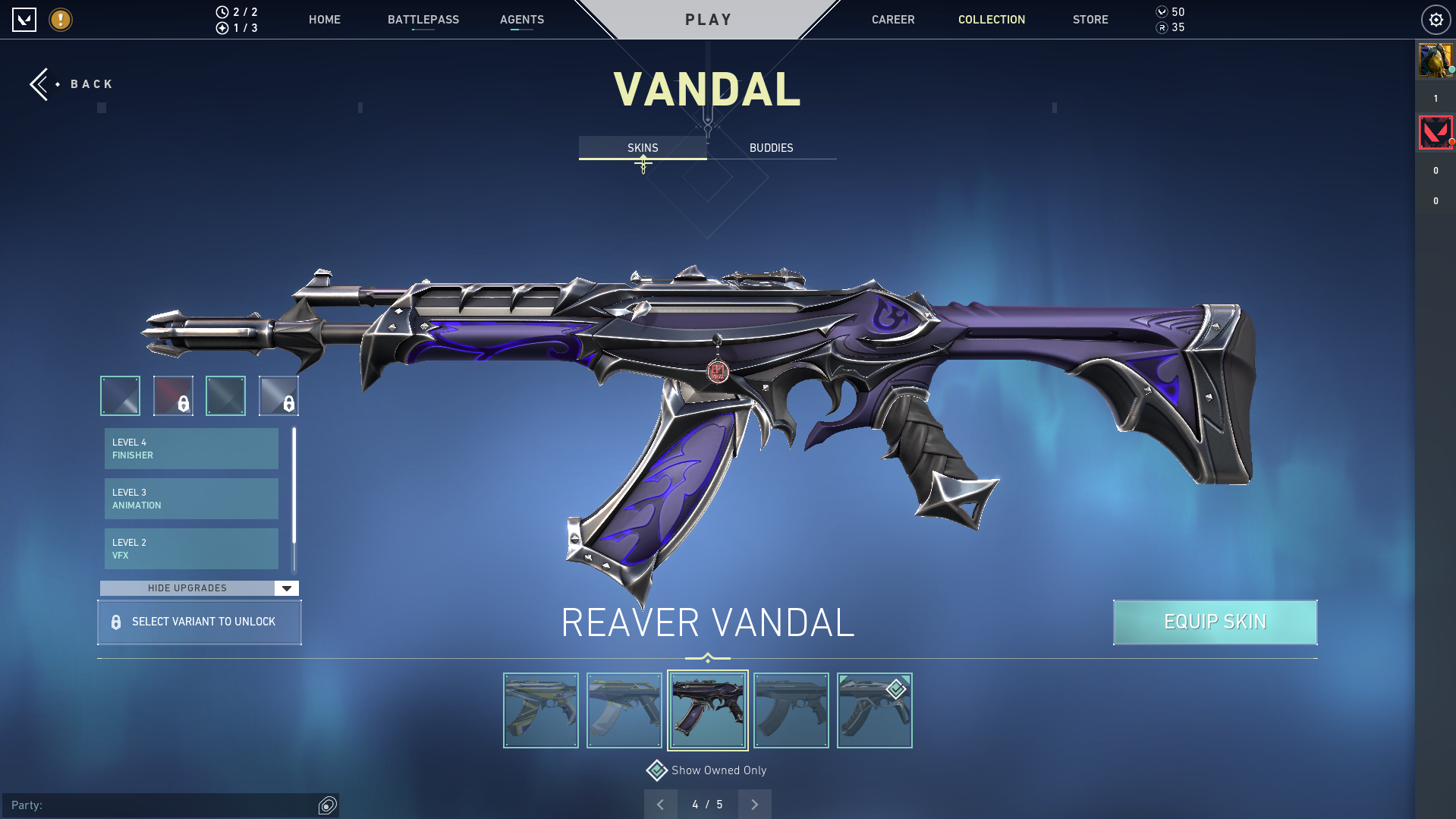Select the locked red Reaver variant
The width and height of the screenshot is (1456, 819).
click(173, 395)
